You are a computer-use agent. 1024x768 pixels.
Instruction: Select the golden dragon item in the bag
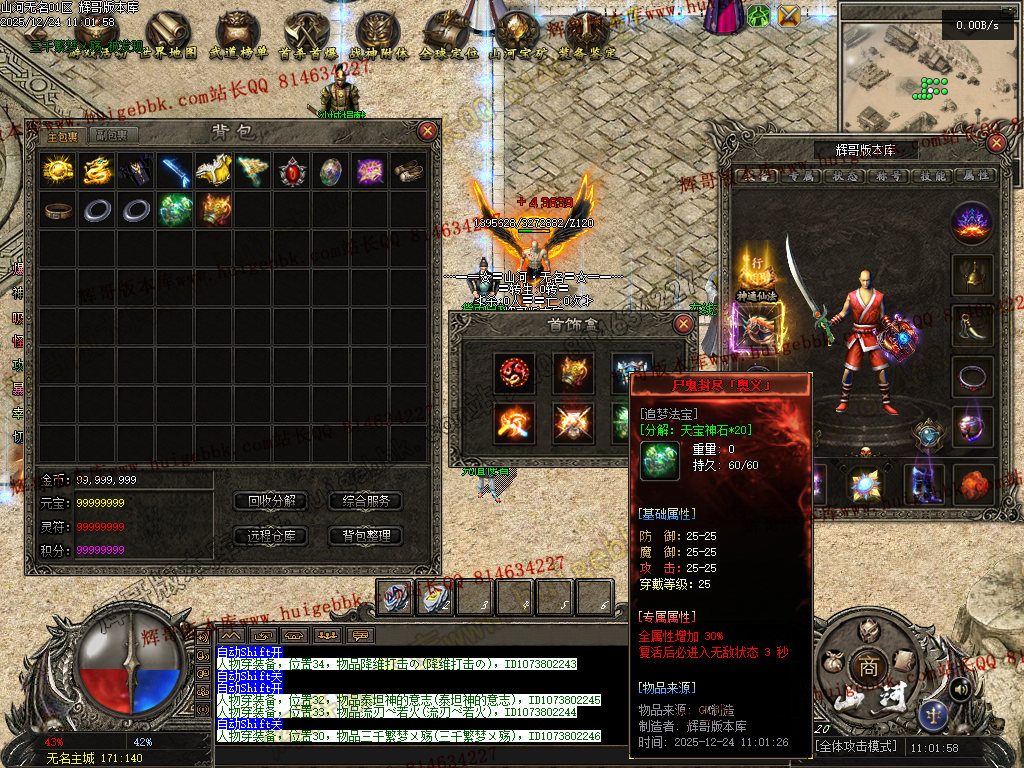click(x=97, y=171)
